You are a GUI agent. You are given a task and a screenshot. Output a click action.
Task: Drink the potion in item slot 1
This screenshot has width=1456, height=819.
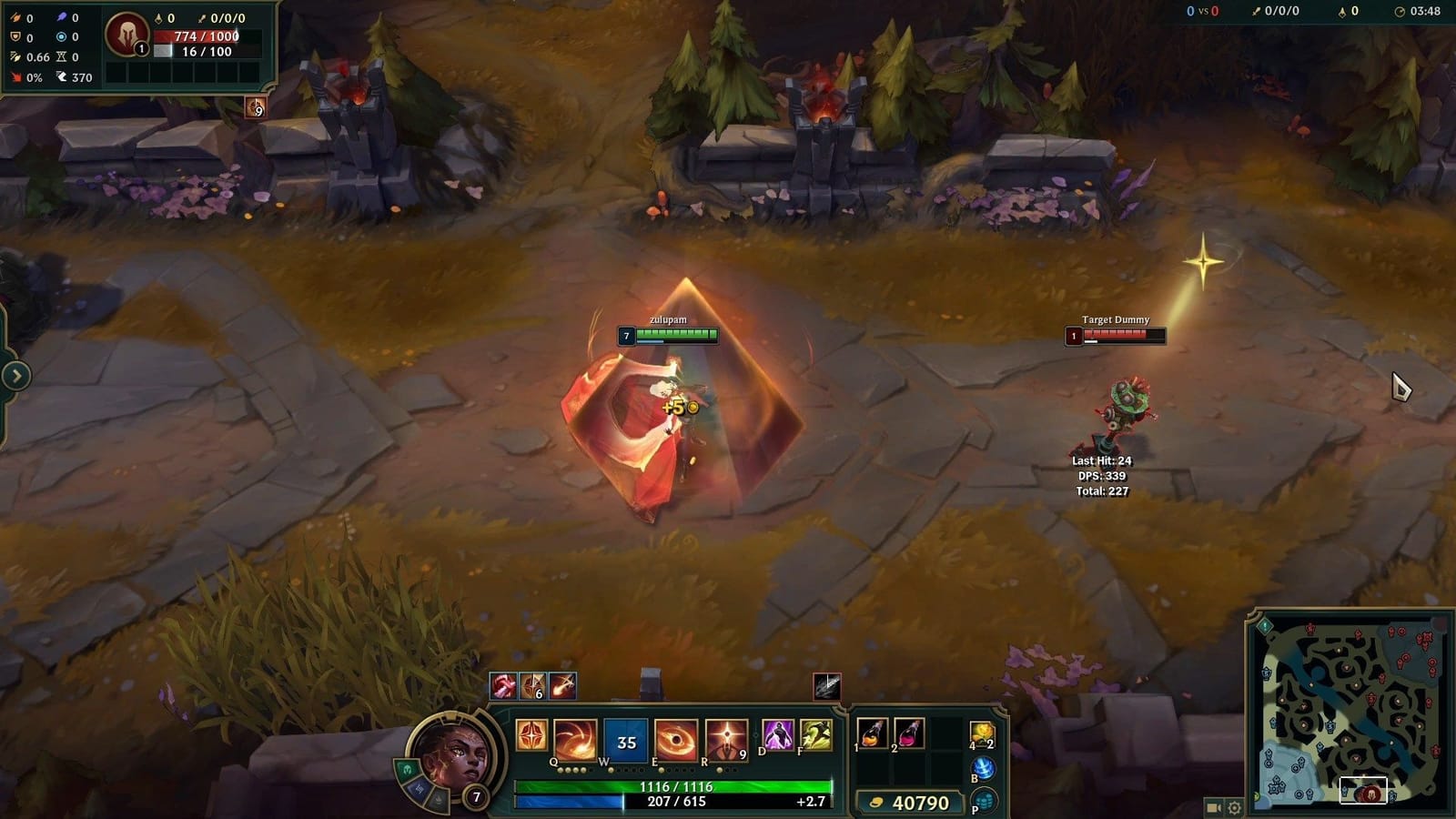point(872,733)
